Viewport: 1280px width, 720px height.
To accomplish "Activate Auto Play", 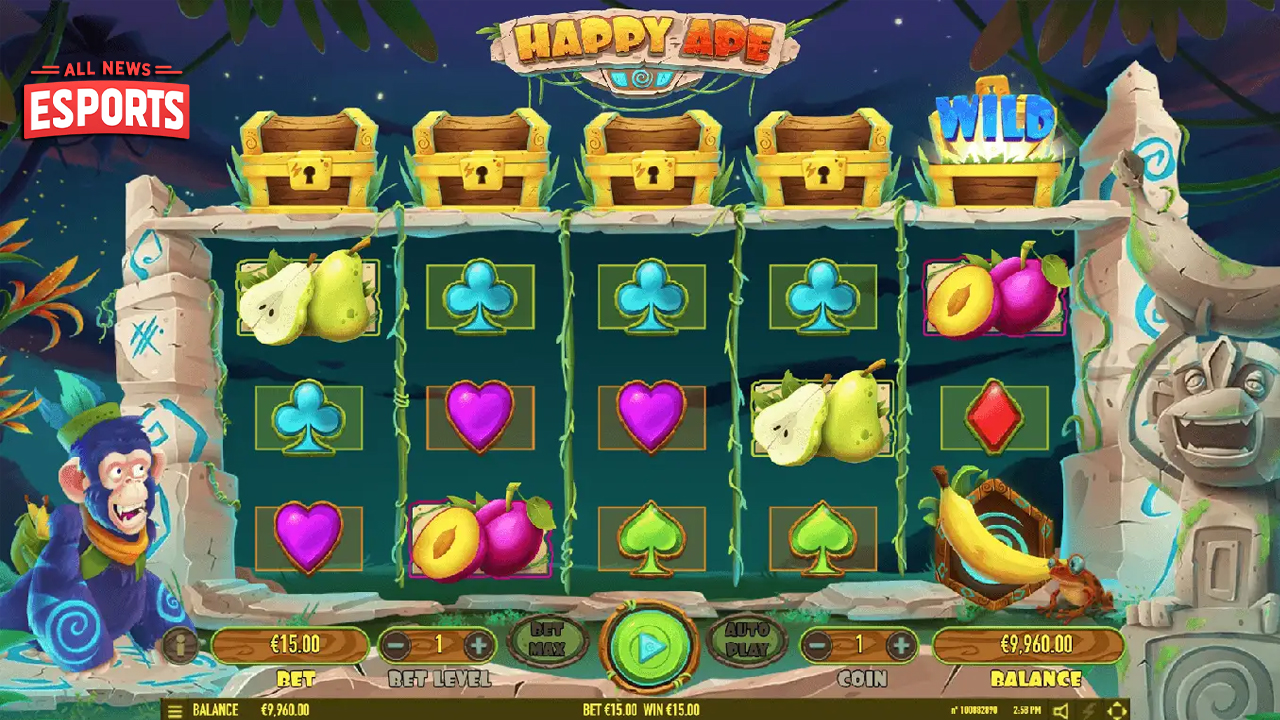I will tap(747, 640).
